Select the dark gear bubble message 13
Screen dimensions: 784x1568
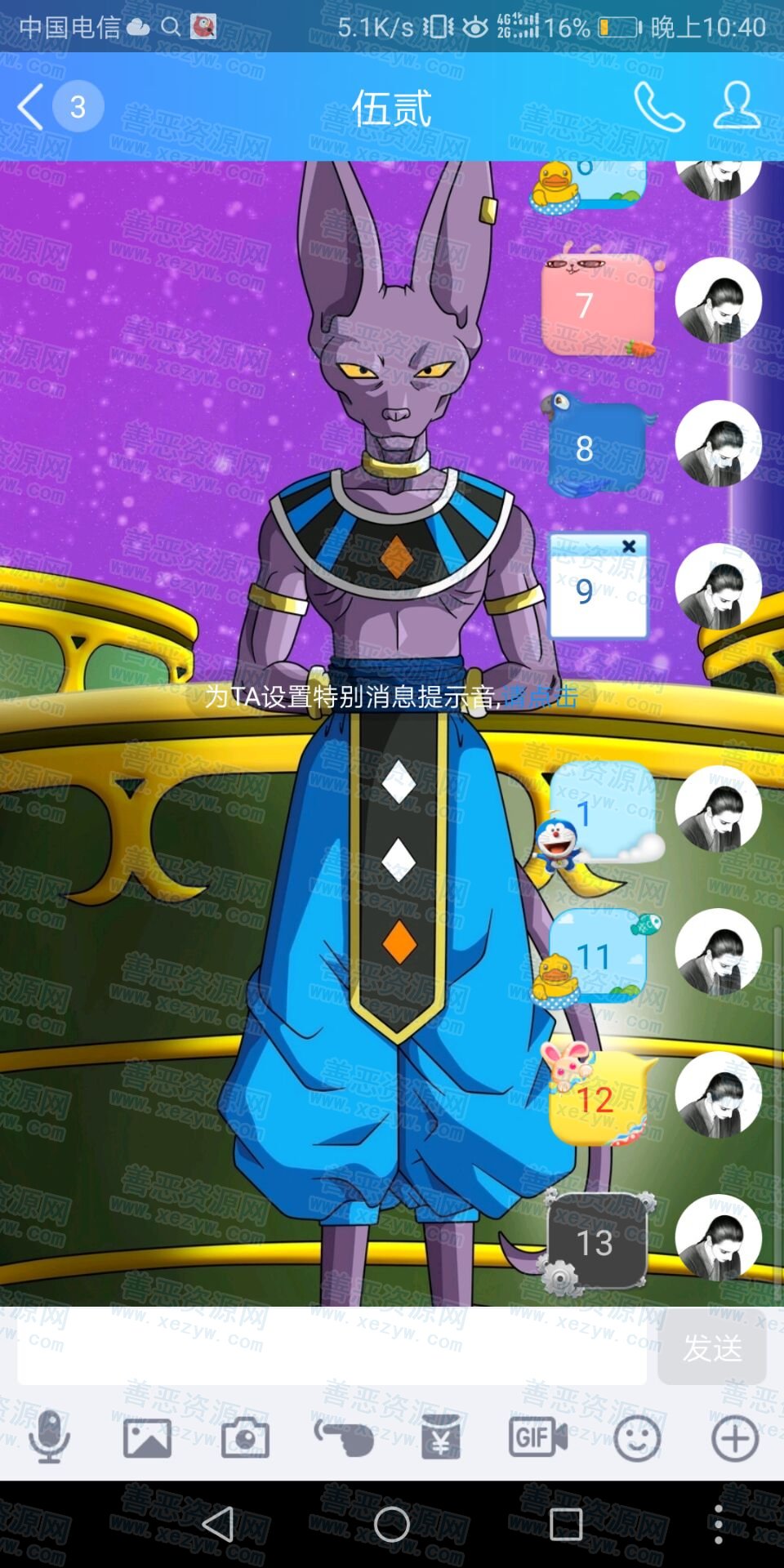597,1242
